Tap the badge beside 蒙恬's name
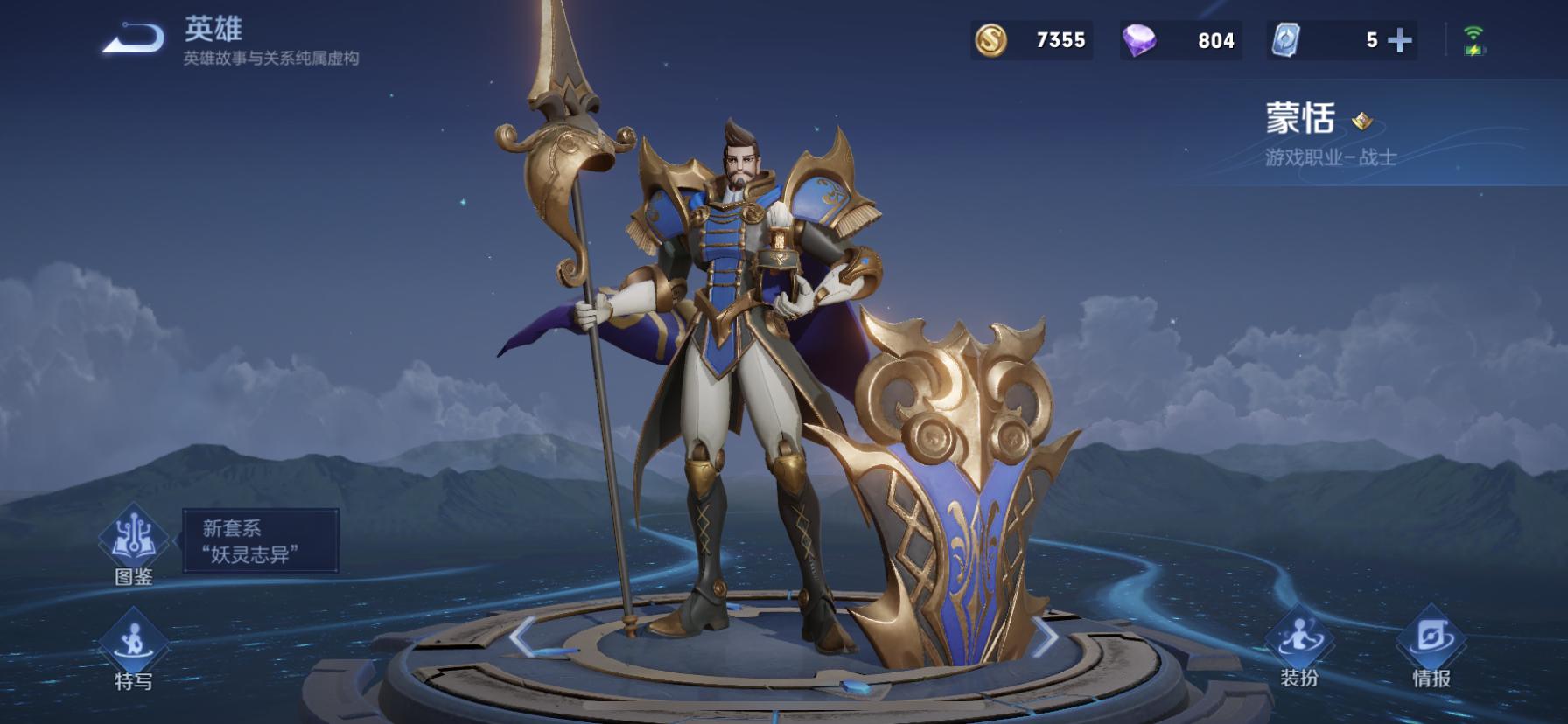Screen dimensions: 1568x724 1361,121
